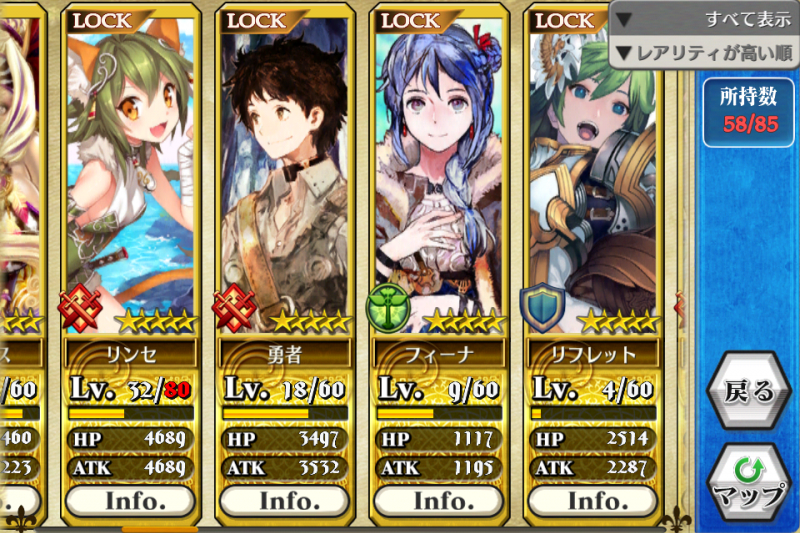
Task: Open Info for リンセ
Action: pyautogui.click(x=128, y=499)
